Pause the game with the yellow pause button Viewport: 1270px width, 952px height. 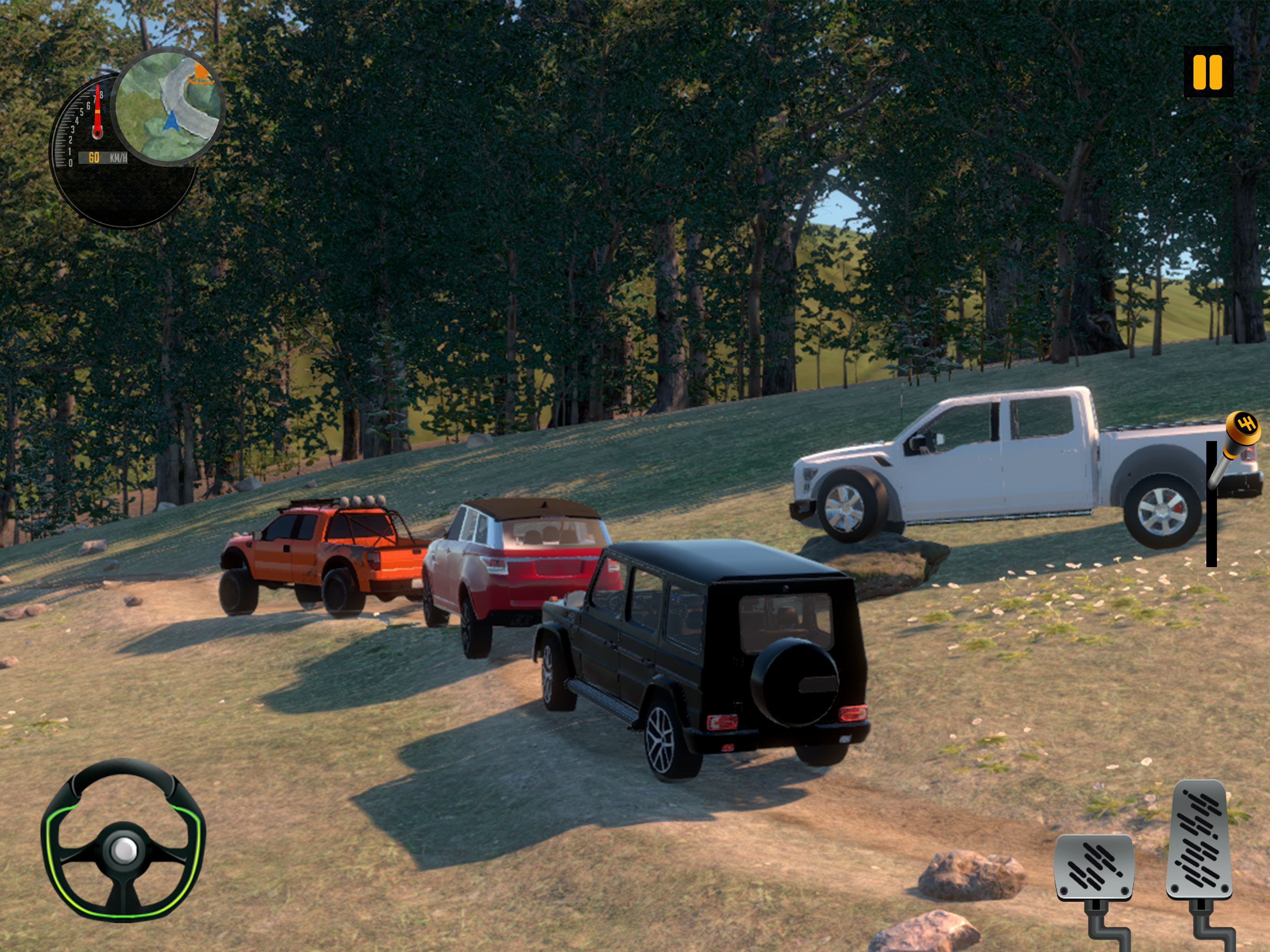point(1208,72)
